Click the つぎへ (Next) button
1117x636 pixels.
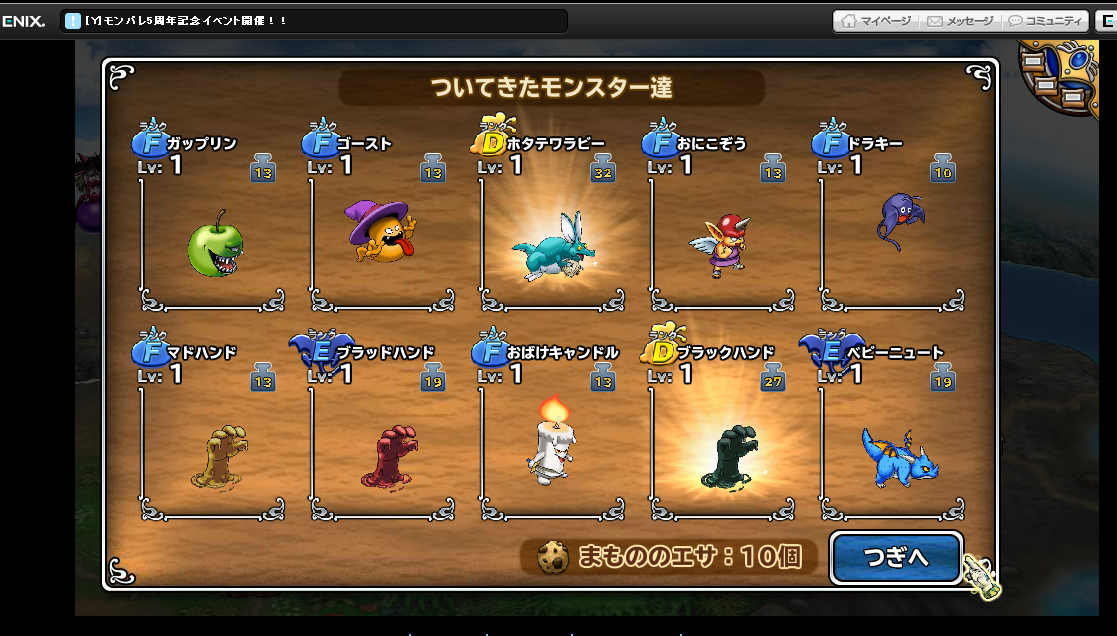click(x=896, y=558)
